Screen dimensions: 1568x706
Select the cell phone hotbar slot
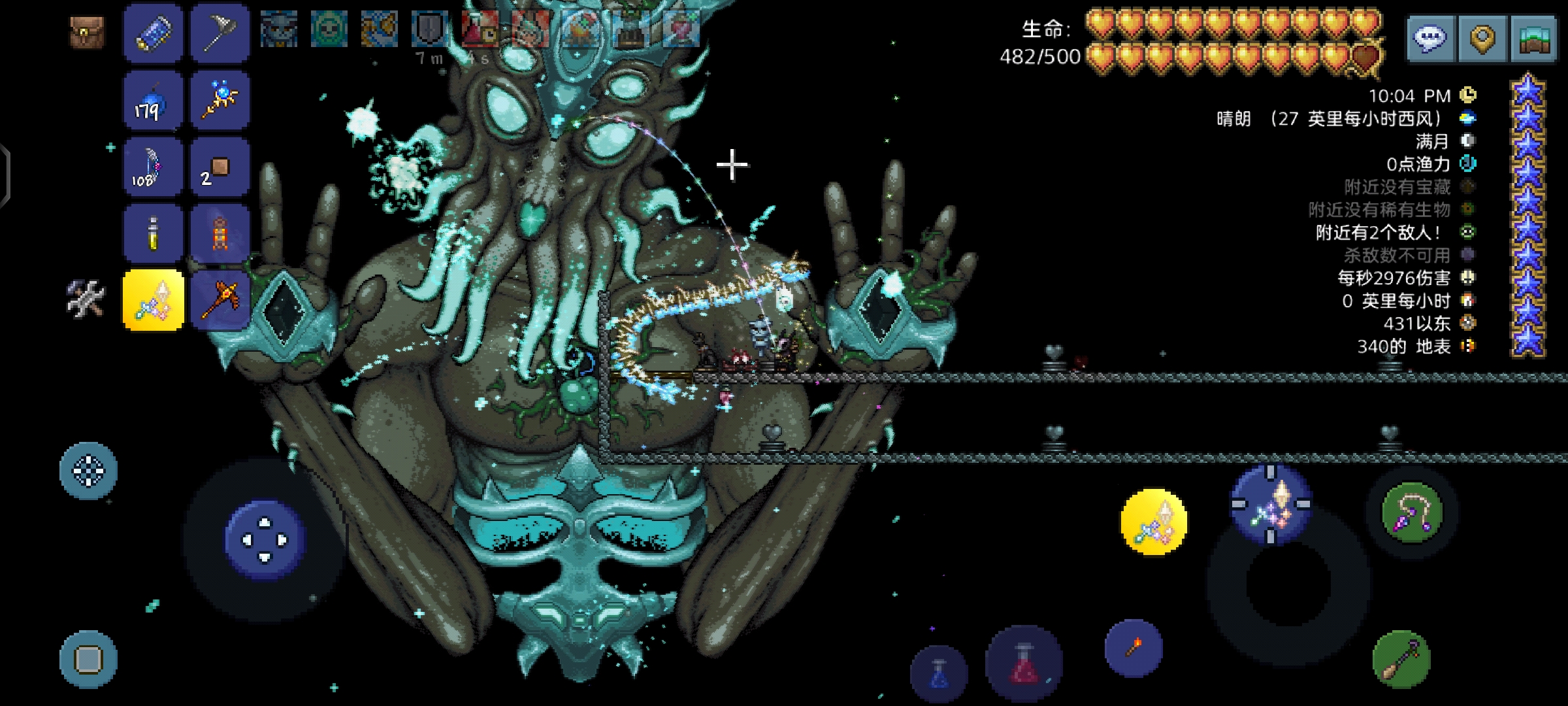tap(154, 33)
